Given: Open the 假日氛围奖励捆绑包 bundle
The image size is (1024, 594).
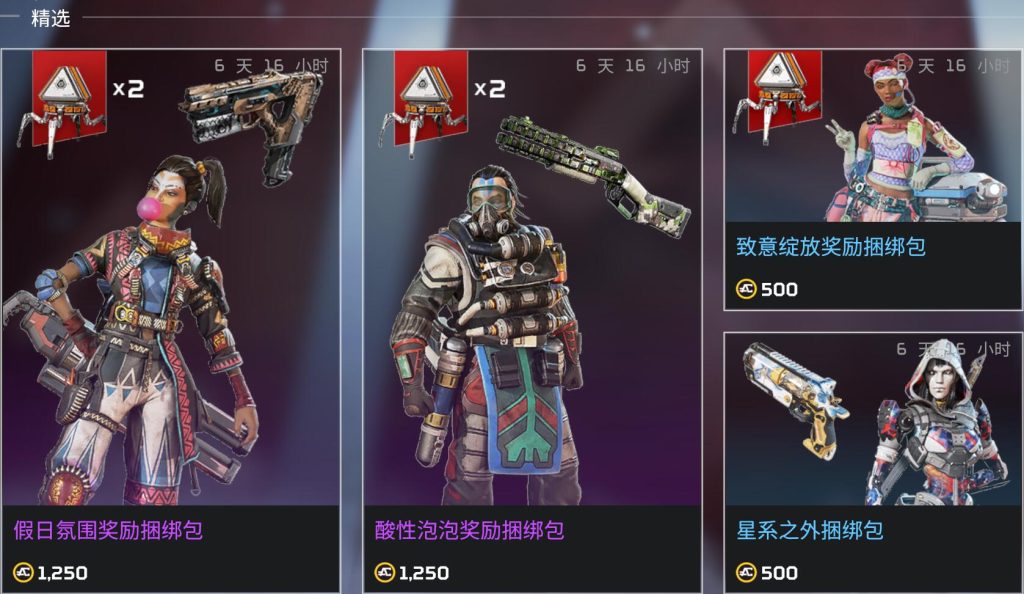Looking at the screenshot, I should click(171, 320).
